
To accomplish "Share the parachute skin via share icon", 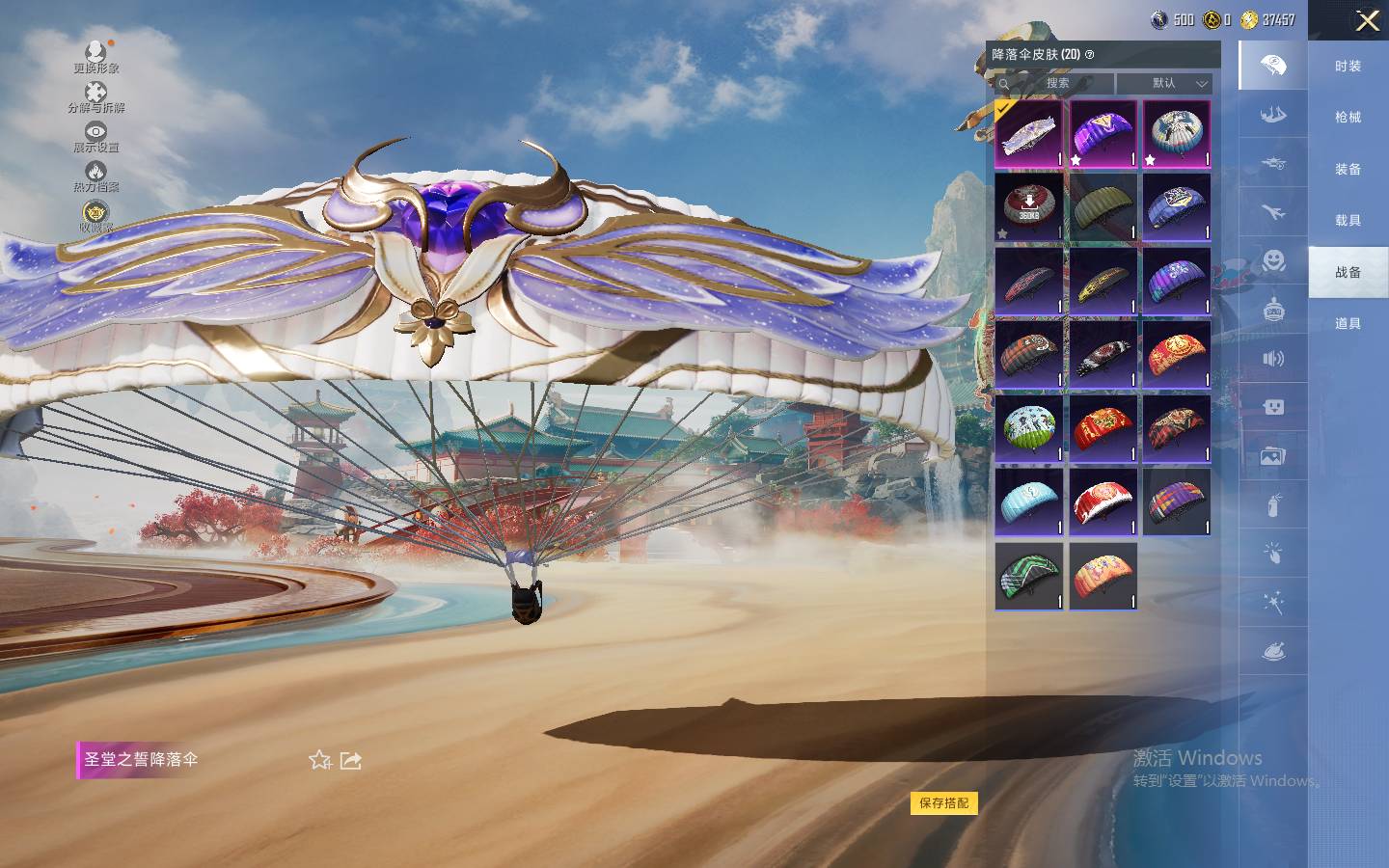I will click(x=351, y=760).
